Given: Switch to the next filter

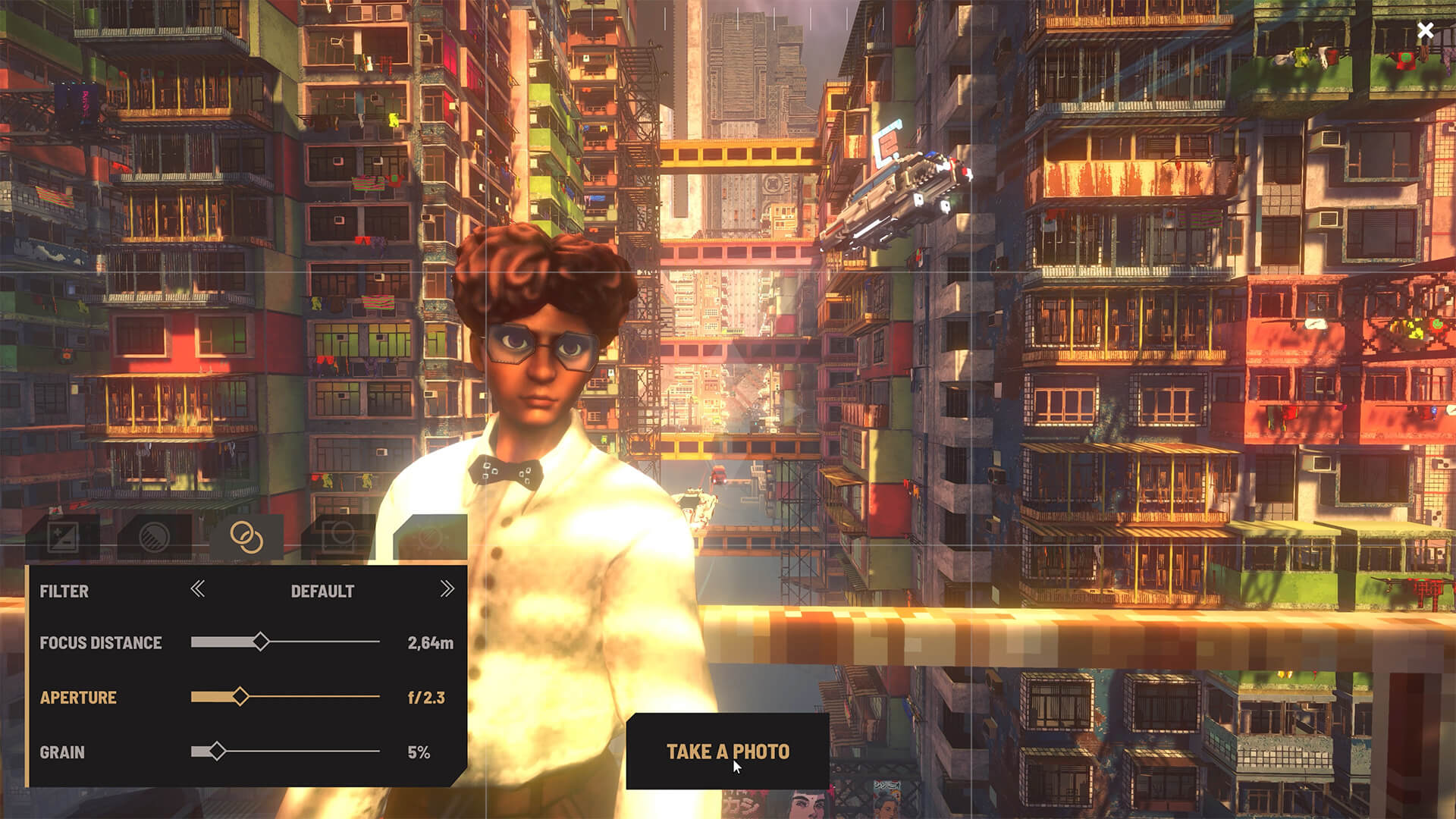Looking at the screenshot, I should 447,589.
